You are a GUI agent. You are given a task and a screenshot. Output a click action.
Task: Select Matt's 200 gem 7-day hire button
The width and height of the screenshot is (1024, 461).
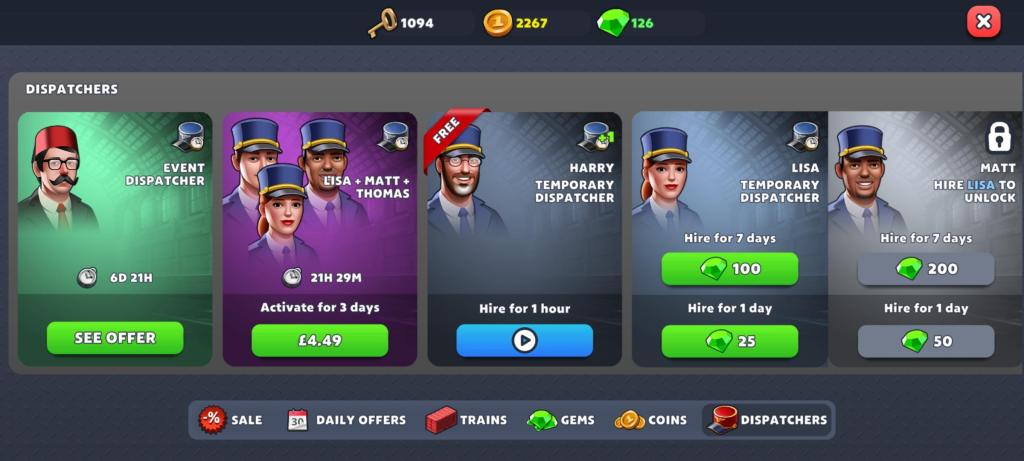pyautogui.click(x=926, y=269)
